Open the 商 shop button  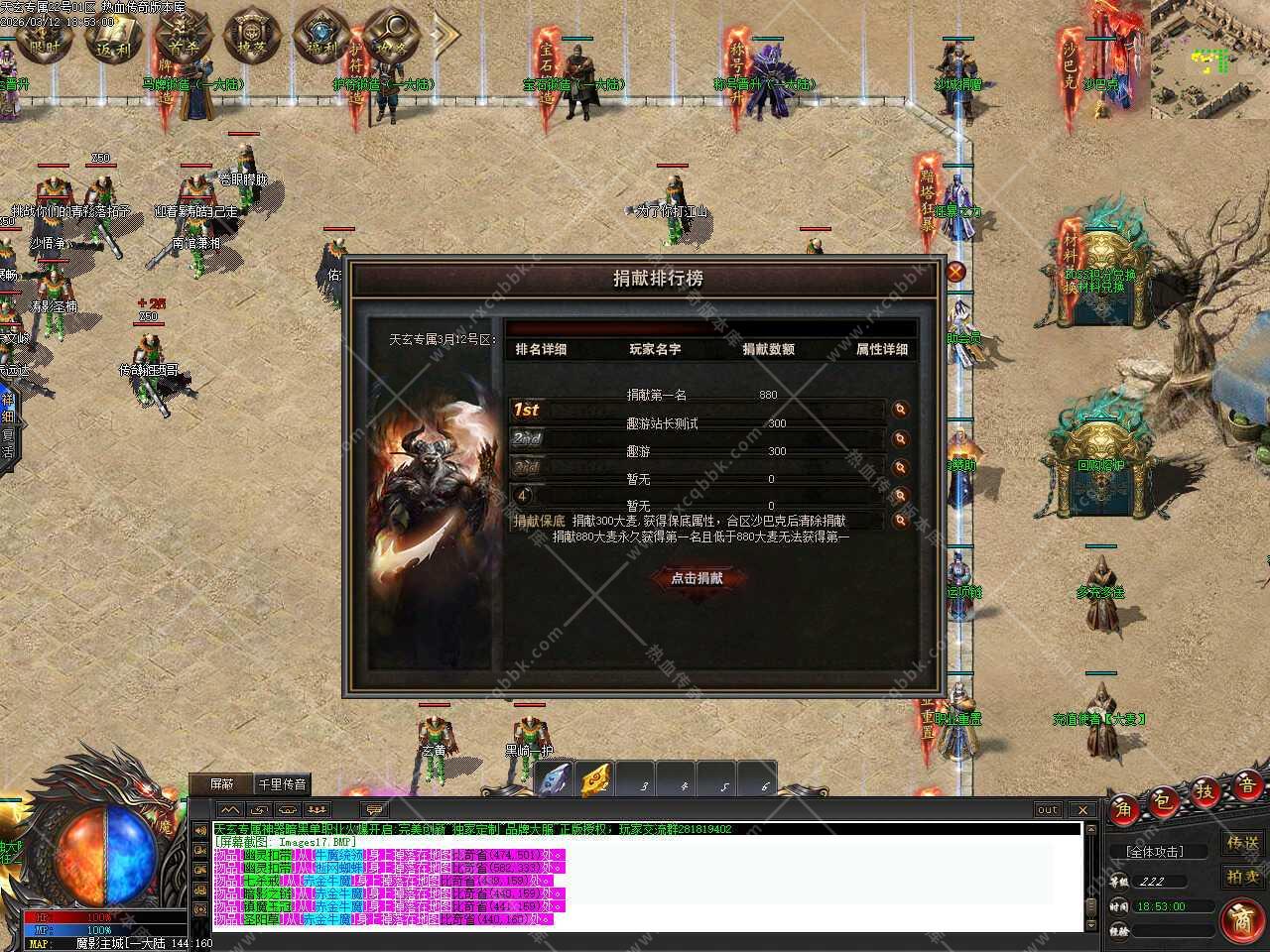[x=1241, y=919]
